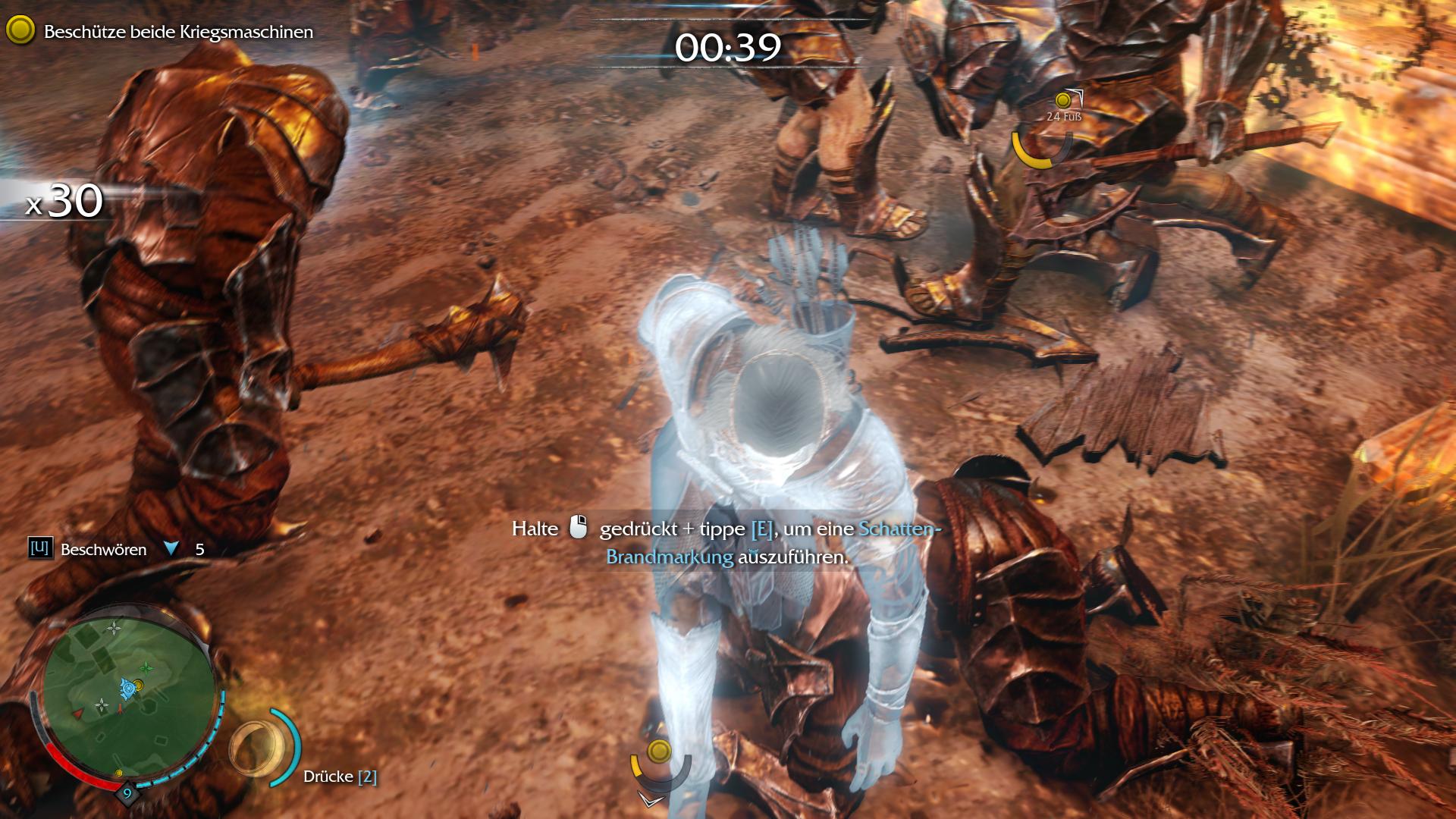
Task: Click the "Beschwören" summon ability label
Action: click(103, 550)
